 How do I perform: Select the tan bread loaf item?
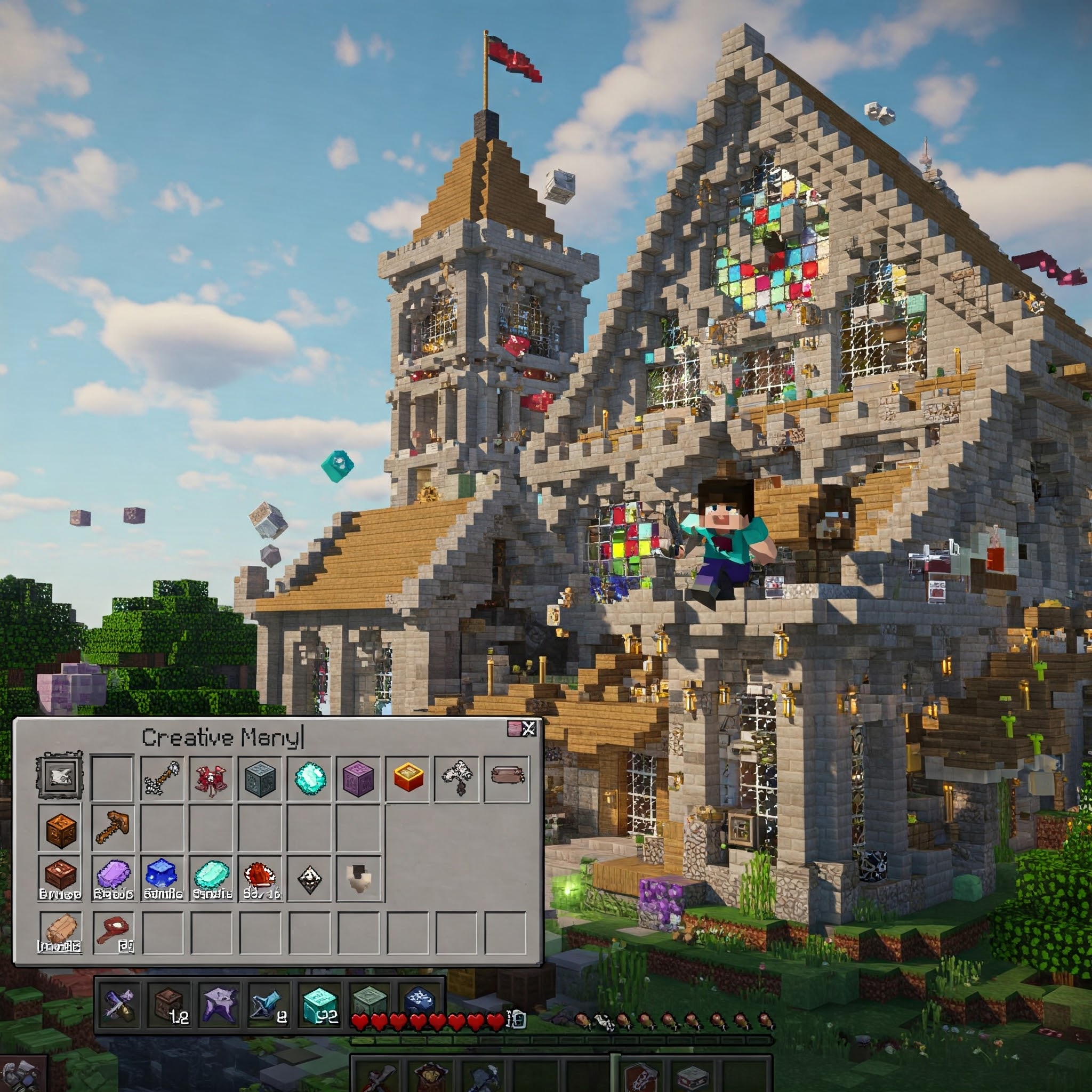click(60, 931)
